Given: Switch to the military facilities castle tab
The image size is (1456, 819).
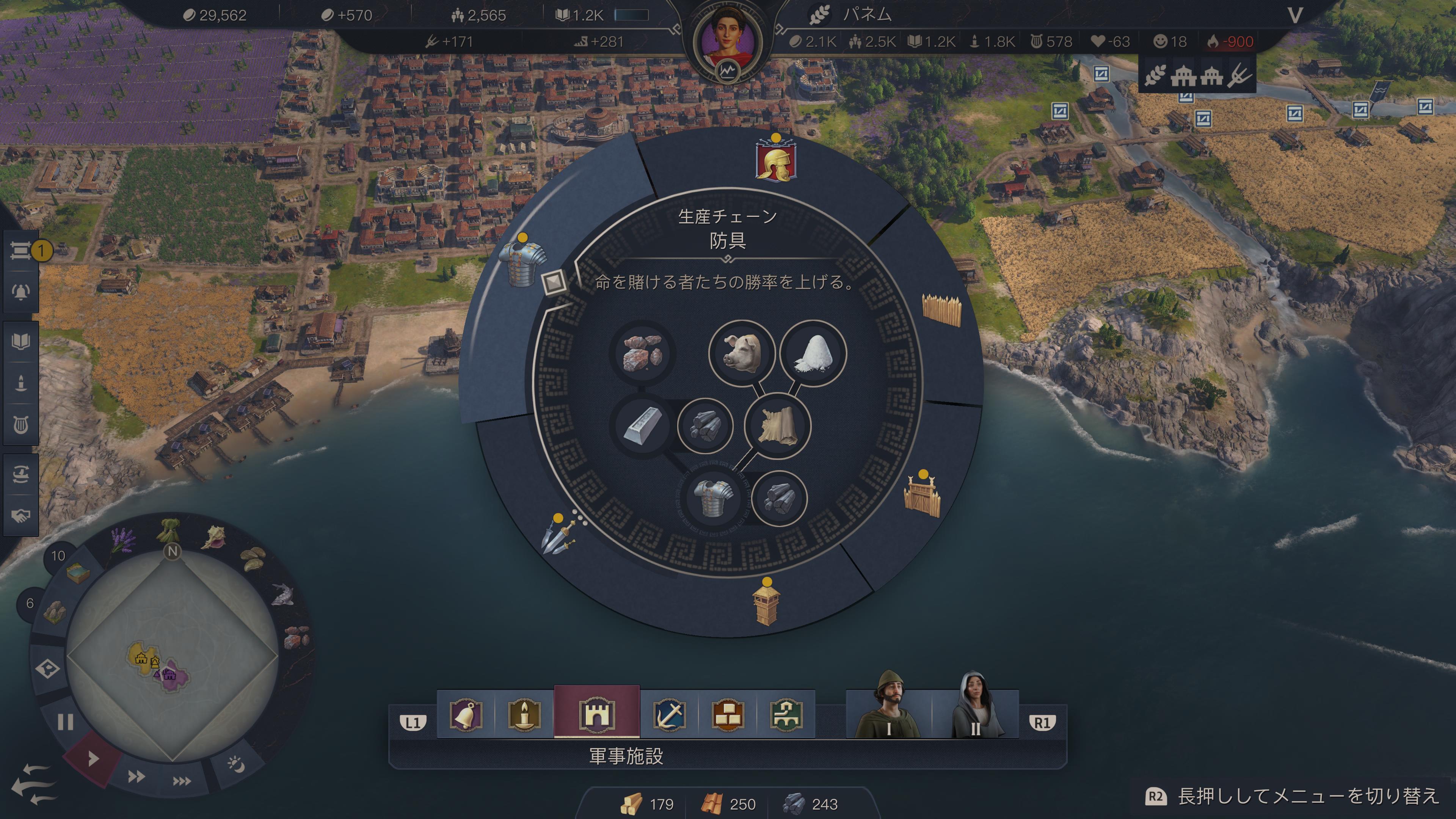Looking at the screenshot, I should pos(596,714).
